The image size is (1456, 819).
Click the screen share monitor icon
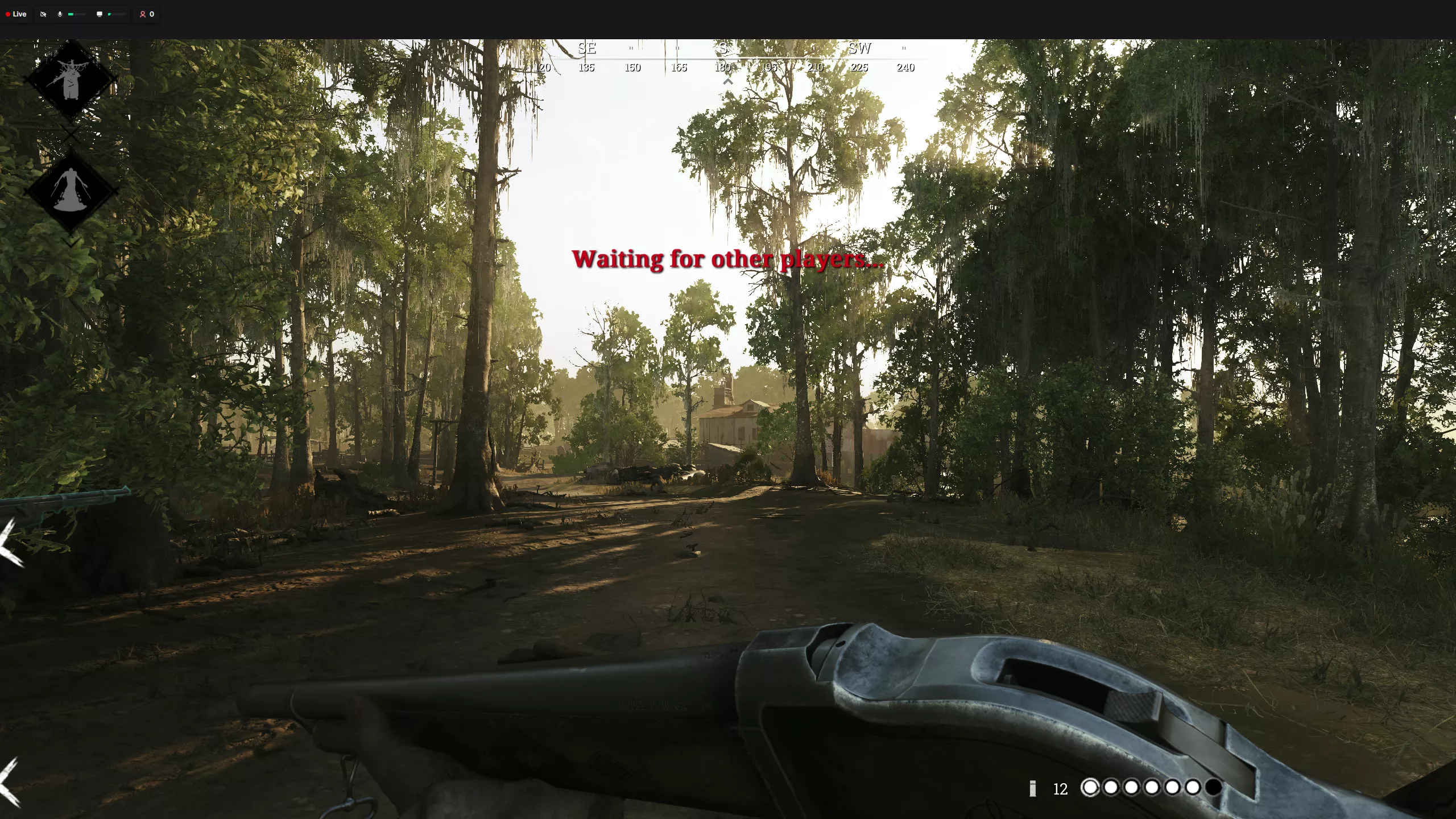click(100, 14)
